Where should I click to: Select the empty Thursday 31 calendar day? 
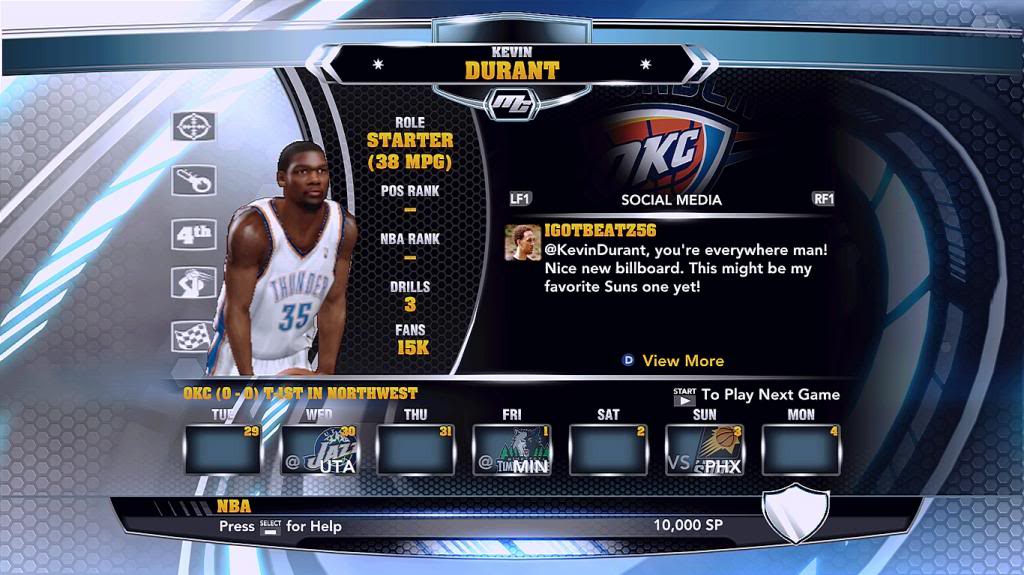pyautogui.click(x=414, y=449)
